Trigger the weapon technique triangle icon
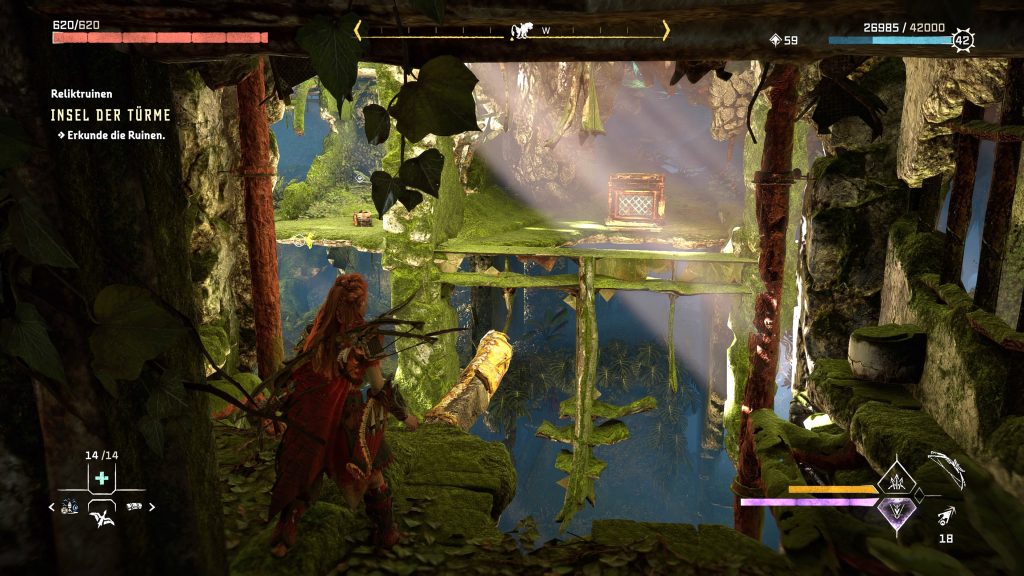Screen dimensions: 1024x576 click(x=895, y=483)
